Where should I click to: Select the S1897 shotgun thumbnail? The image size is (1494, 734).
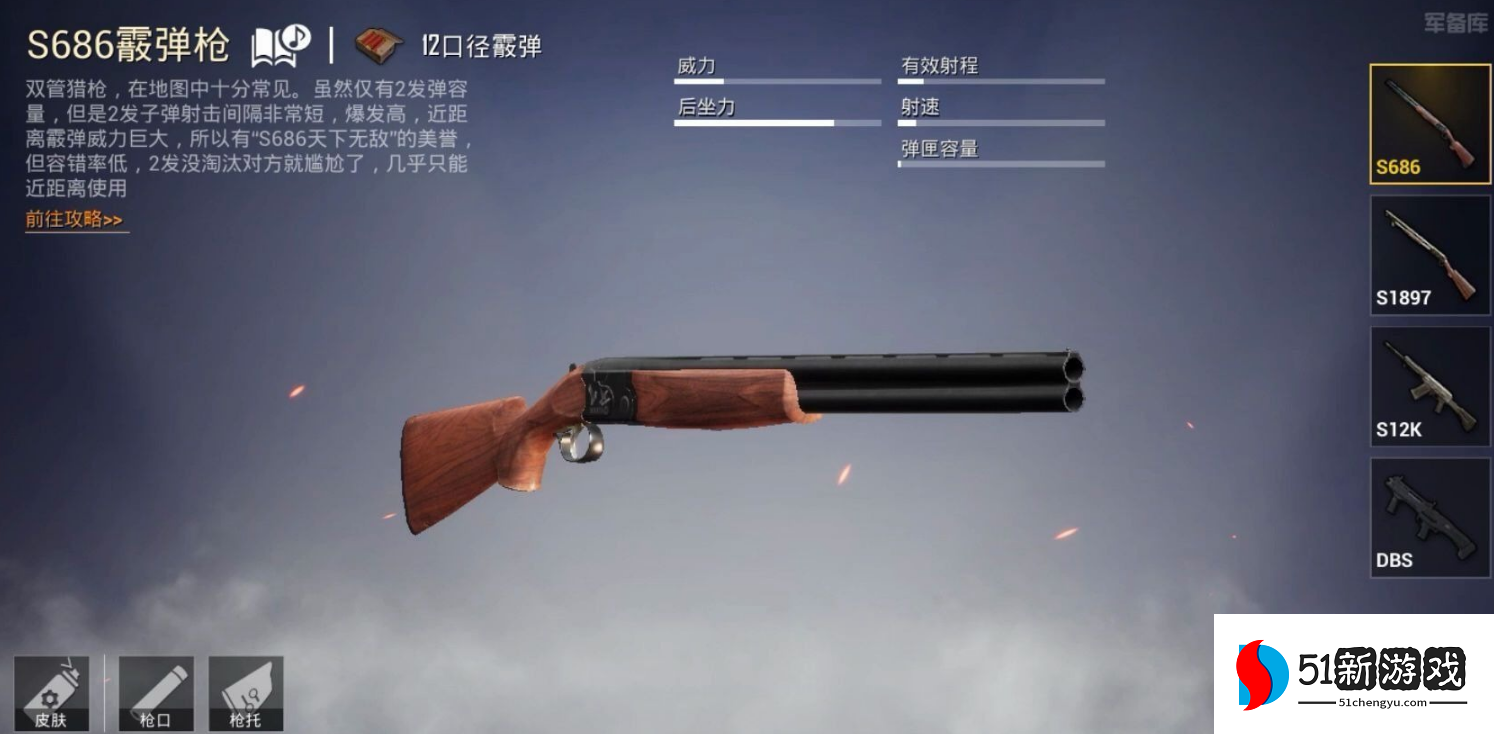click(x=1429, y=255)
